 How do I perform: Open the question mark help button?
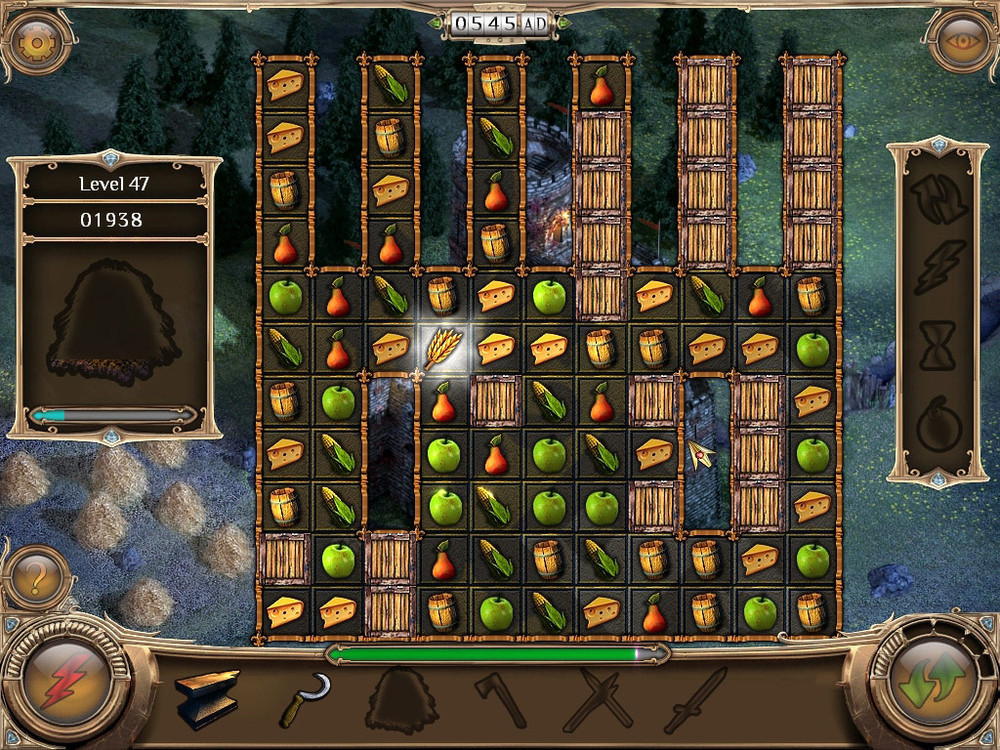(37, 579)
